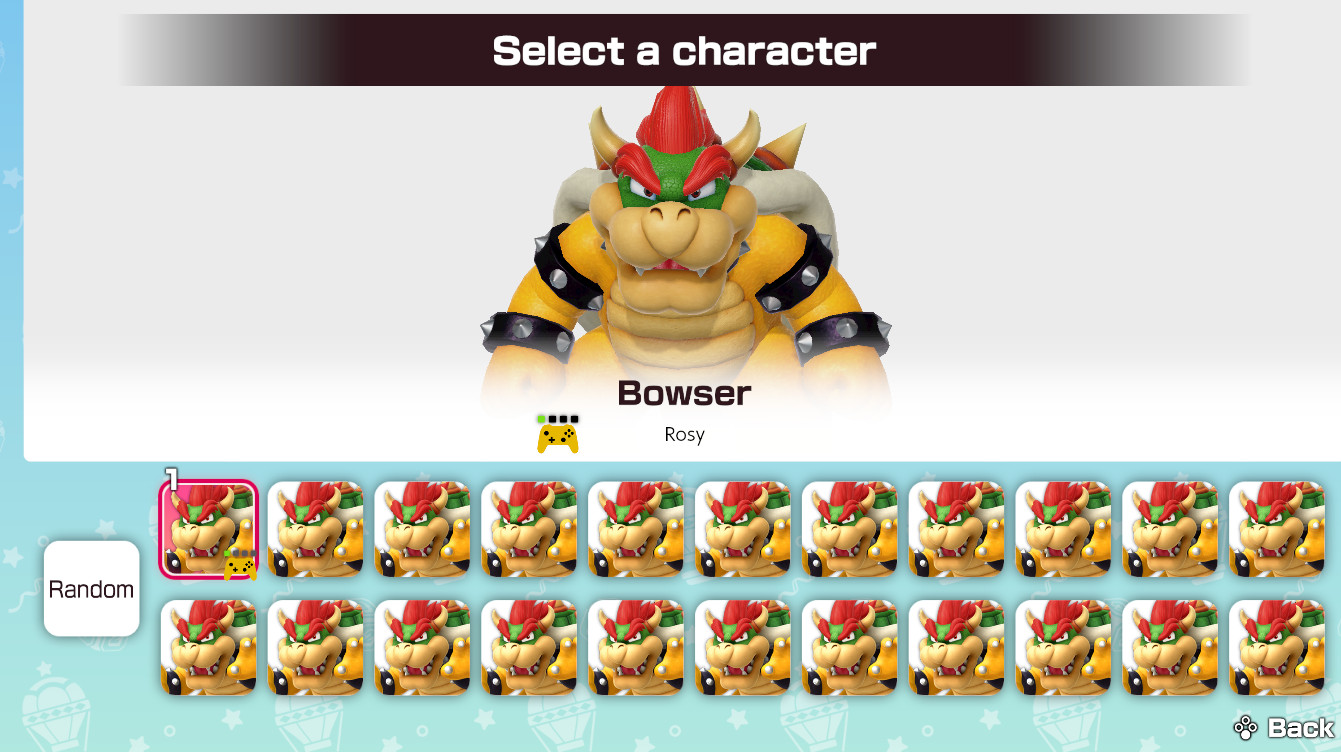Click the player name Rosy
The height and width of the screenshot is (752, 1341).
[685, 434]
